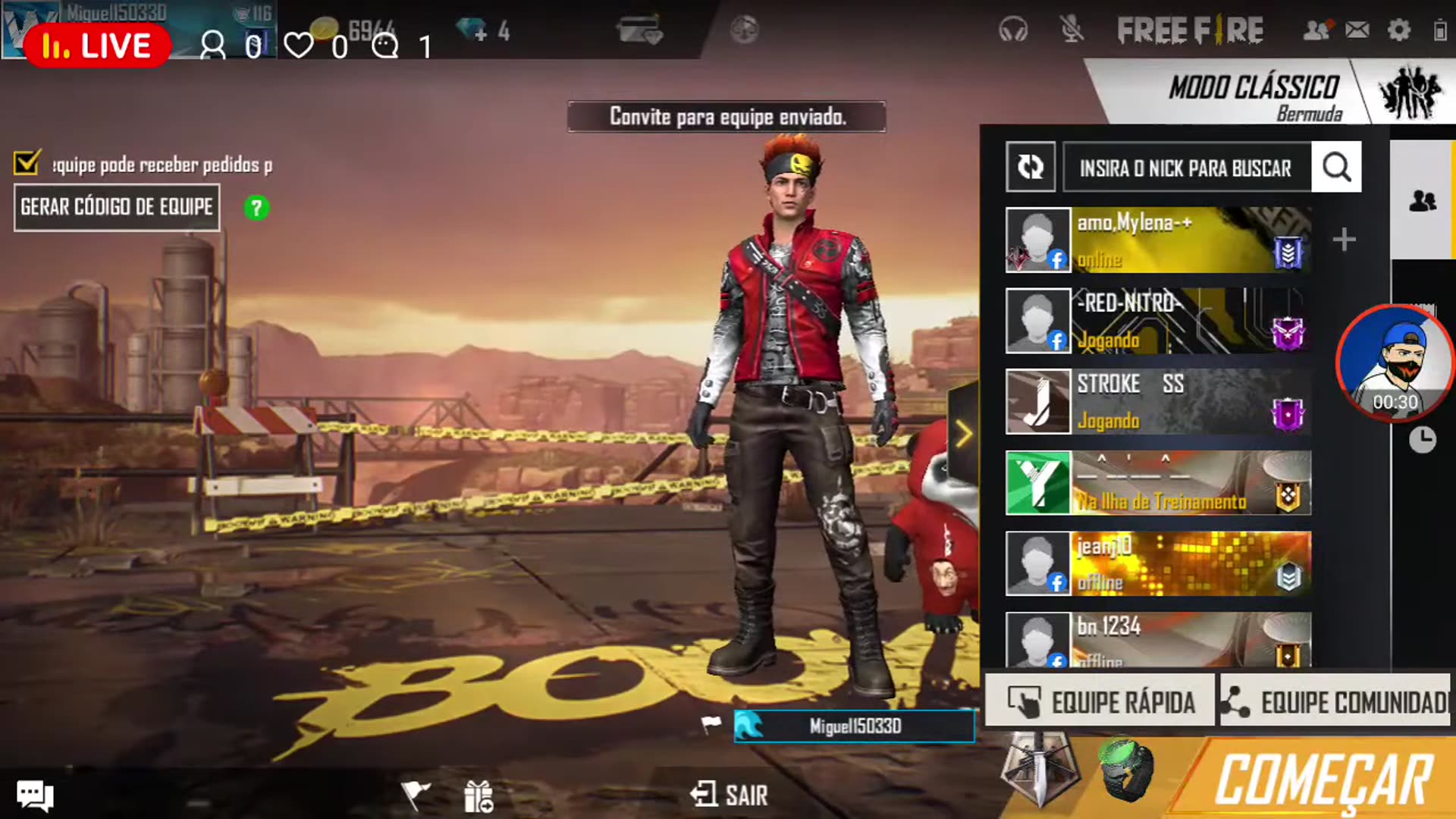Open the mail envelope icon

(x=1357, y=30)
